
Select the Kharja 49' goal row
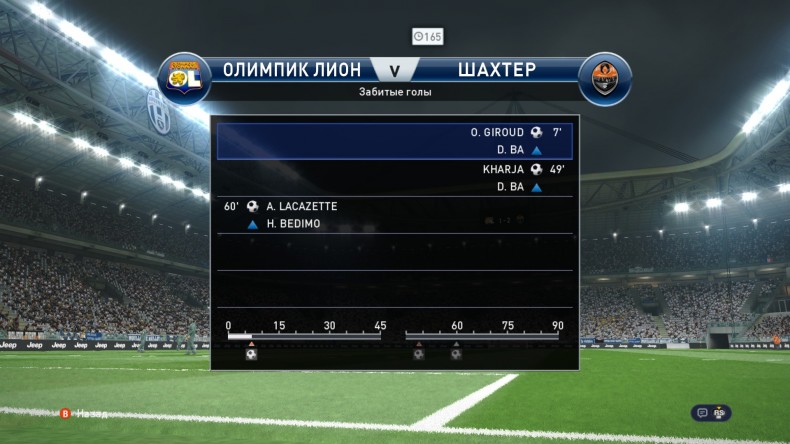(x=395, y=178)
